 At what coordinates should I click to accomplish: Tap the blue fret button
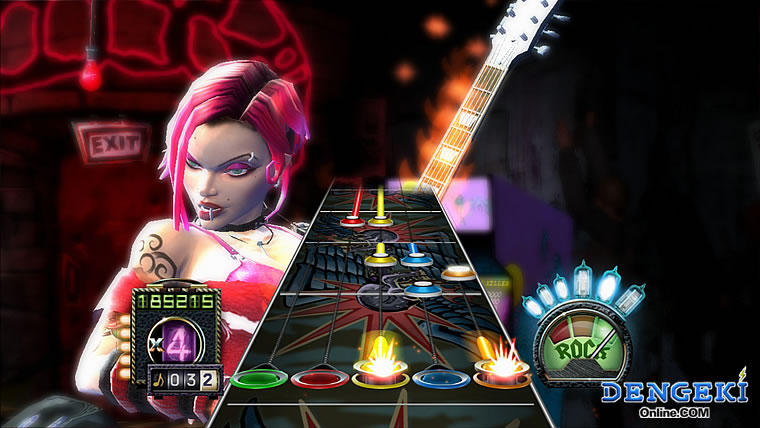441,379
